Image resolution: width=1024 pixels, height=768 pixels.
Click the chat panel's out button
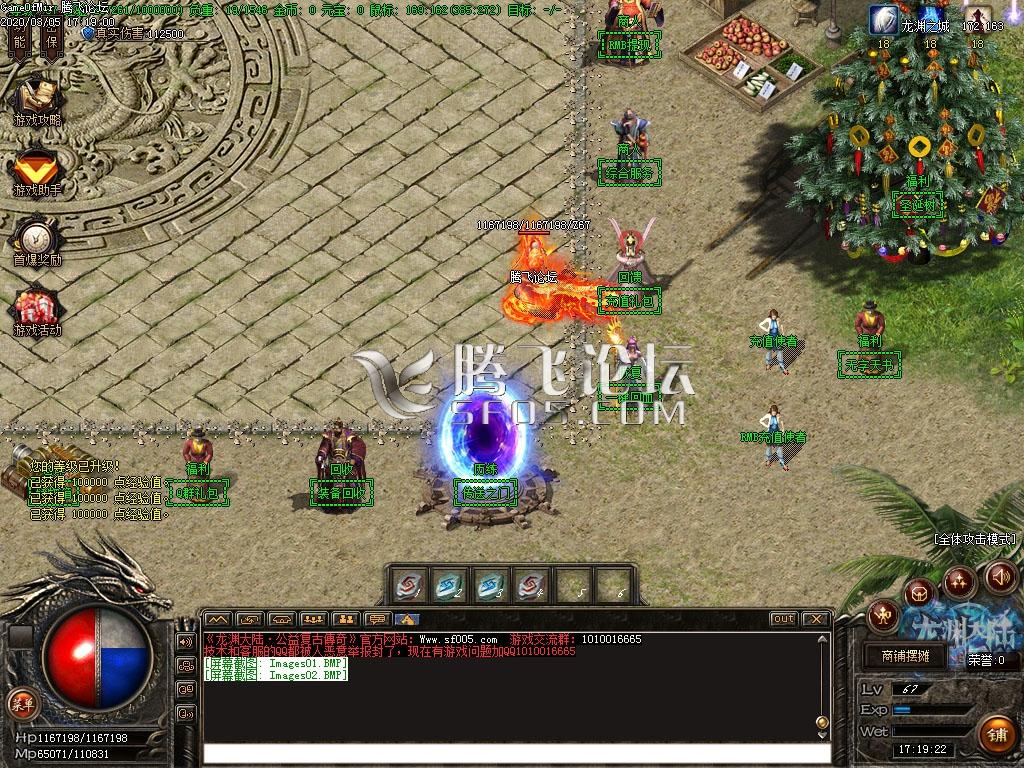click(784, 619)
